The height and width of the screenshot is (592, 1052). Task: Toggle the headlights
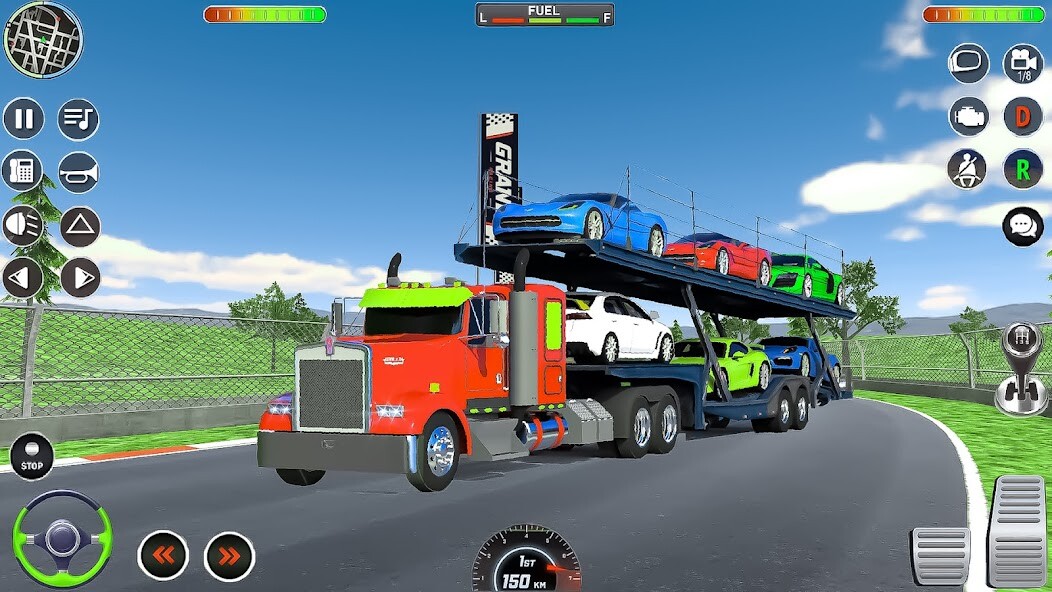coord(23,226)
